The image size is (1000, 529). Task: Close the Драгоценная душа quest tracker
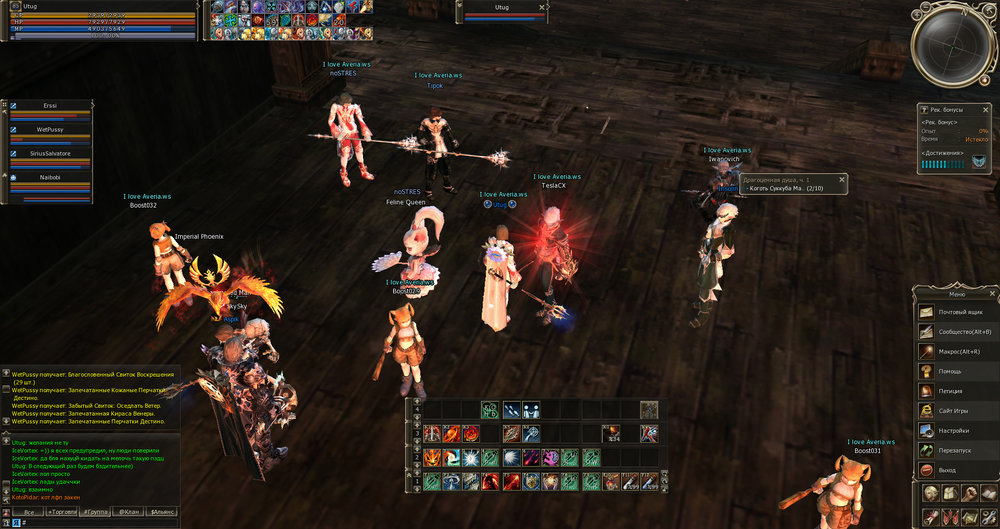842,180
